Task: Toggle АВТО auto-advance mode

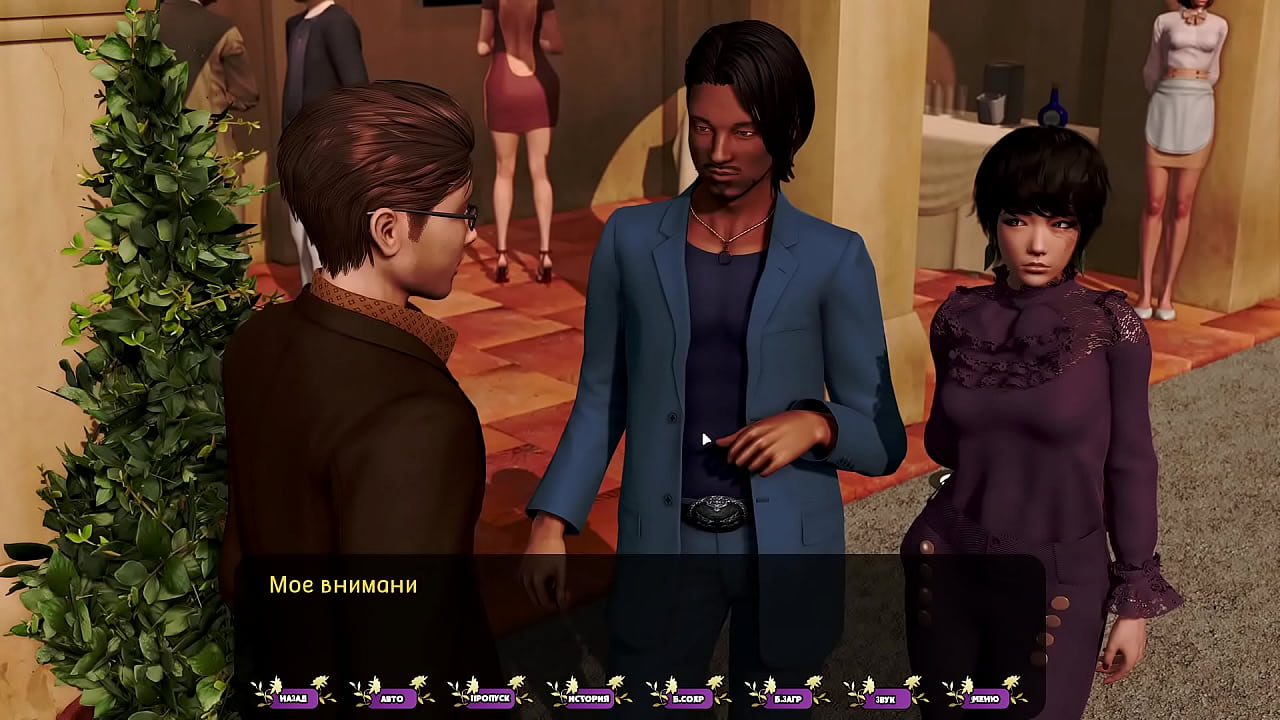Action: (x=392, y=698)
